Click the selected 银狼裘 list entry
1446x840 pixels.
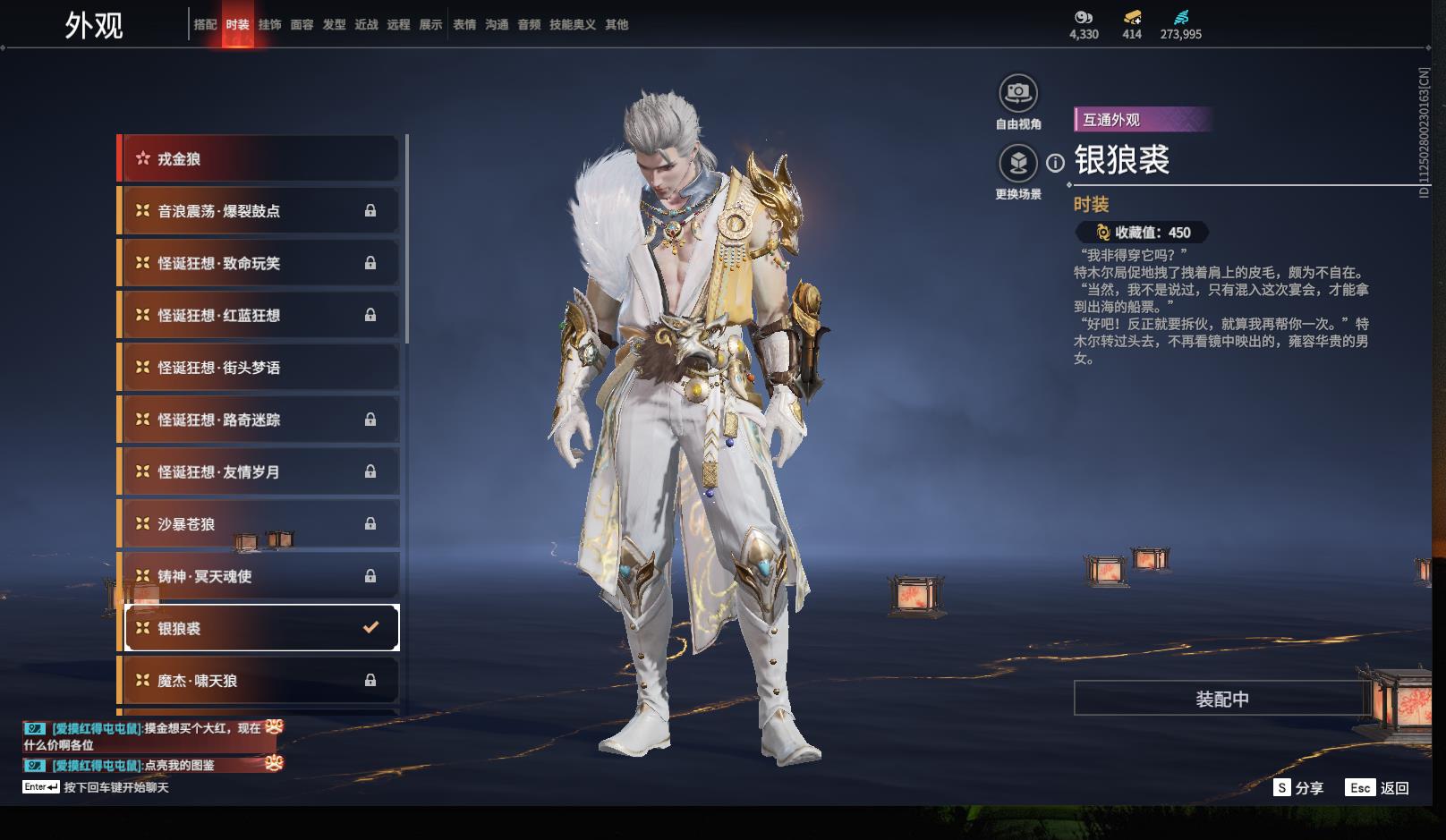click(x=259, y=628)
